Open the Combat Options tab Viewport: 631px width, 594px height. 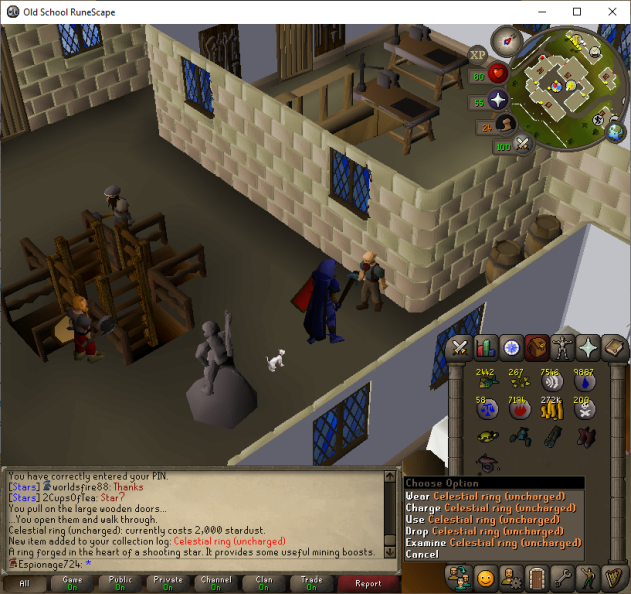(461, 348)
